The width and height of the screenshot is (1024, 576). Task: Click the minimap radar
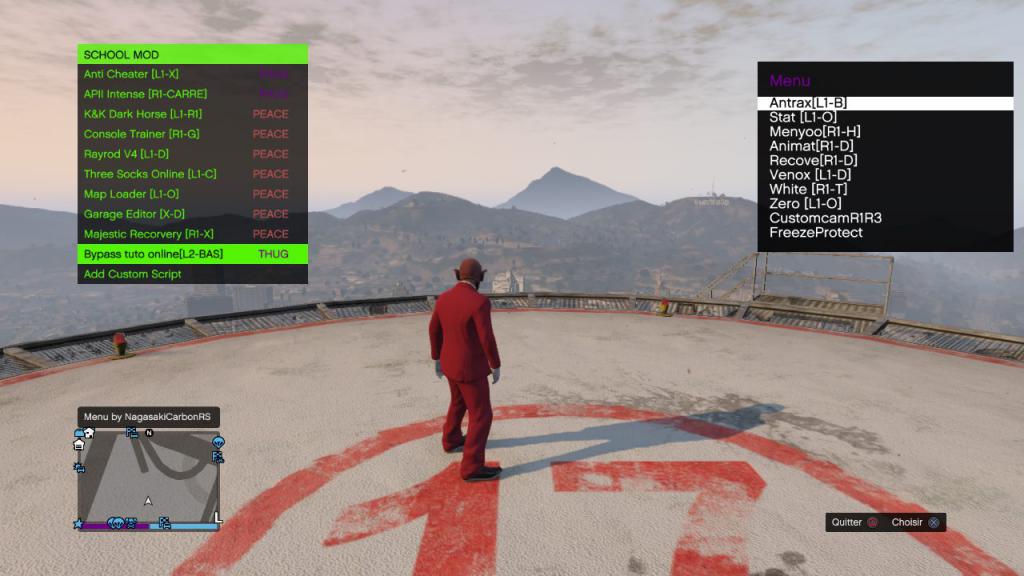[148, 480]
